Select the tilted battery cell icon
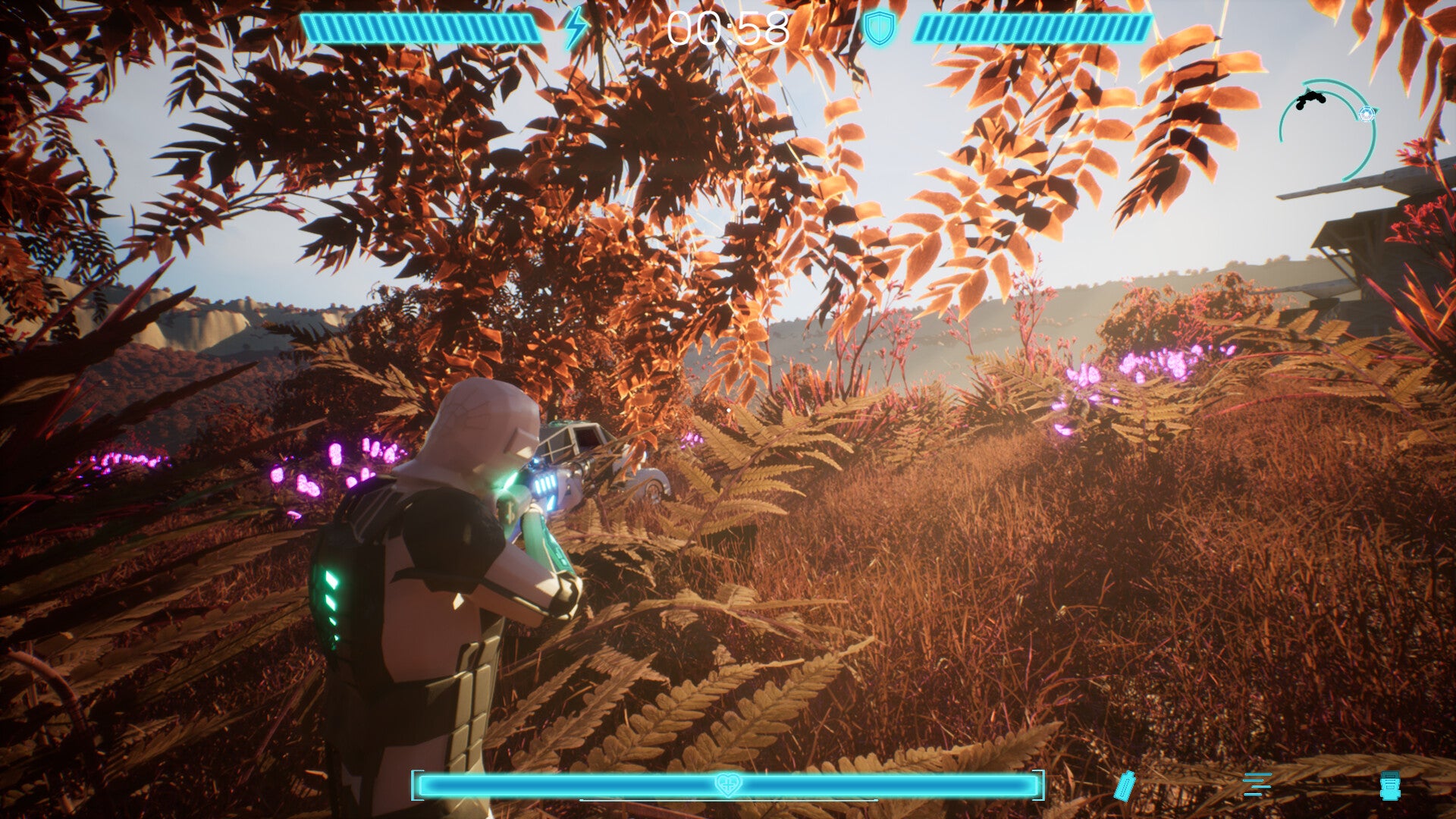Viewport: 1456px width, 819px height. [x=1125, y=786]
